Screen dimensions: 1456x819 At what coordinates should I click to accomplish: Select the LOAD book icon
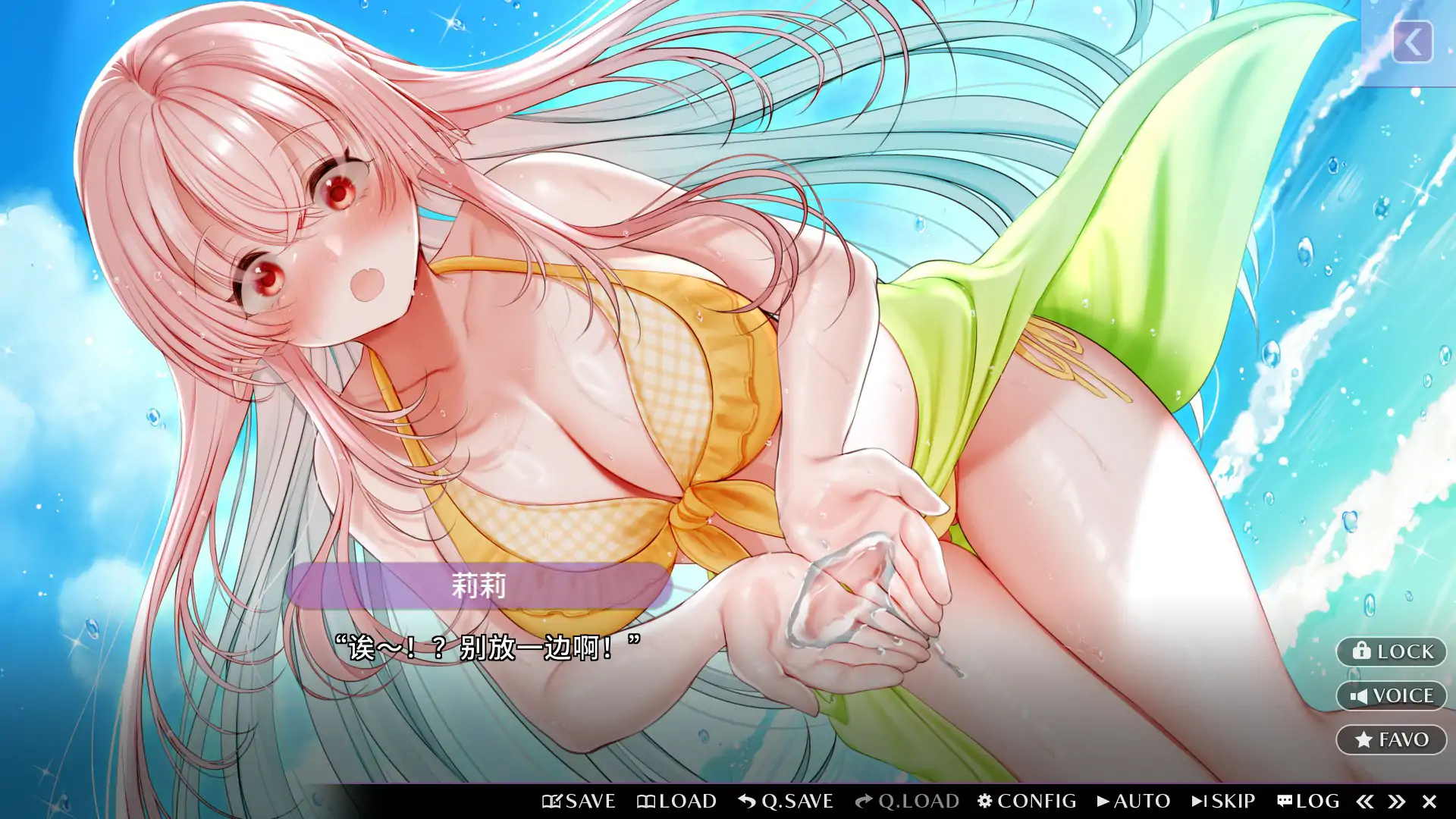pos(648,800)
